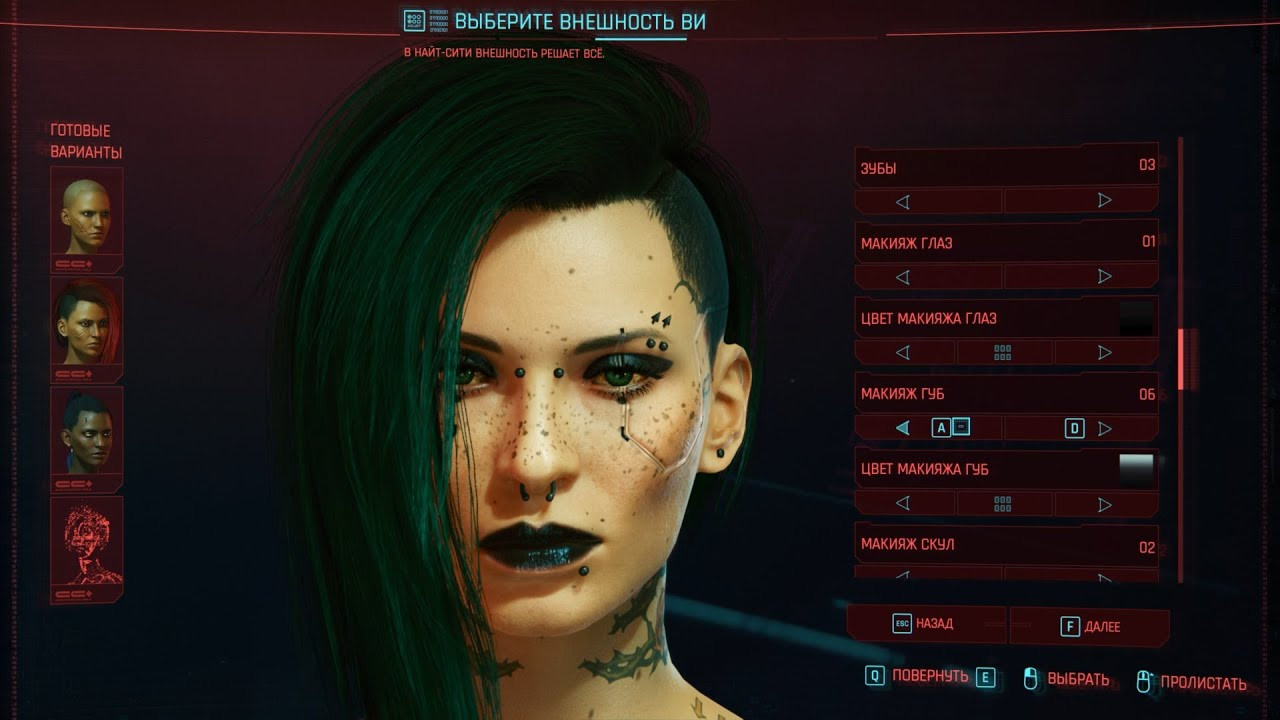The image size is (1280, 720).
Task: Choose previous МАКИЯЖ ГЛАЗ style
Action: point(903,277)
